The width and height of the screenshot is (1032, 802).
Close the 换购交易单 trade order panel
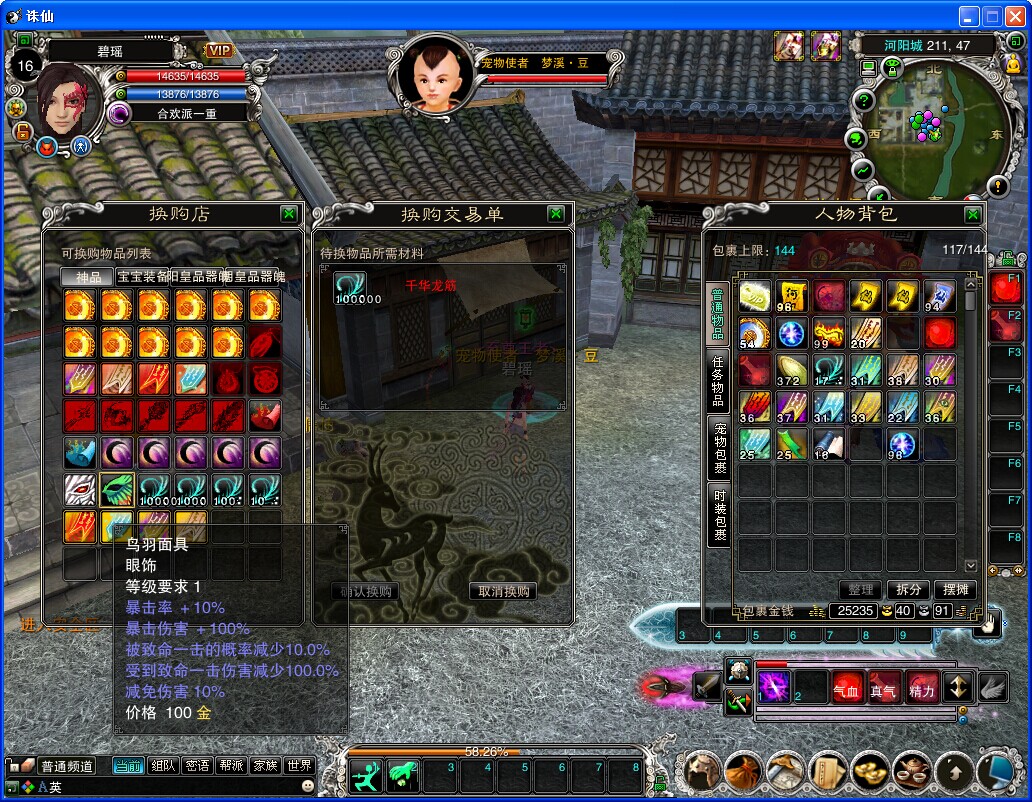[x=556, y=214]
